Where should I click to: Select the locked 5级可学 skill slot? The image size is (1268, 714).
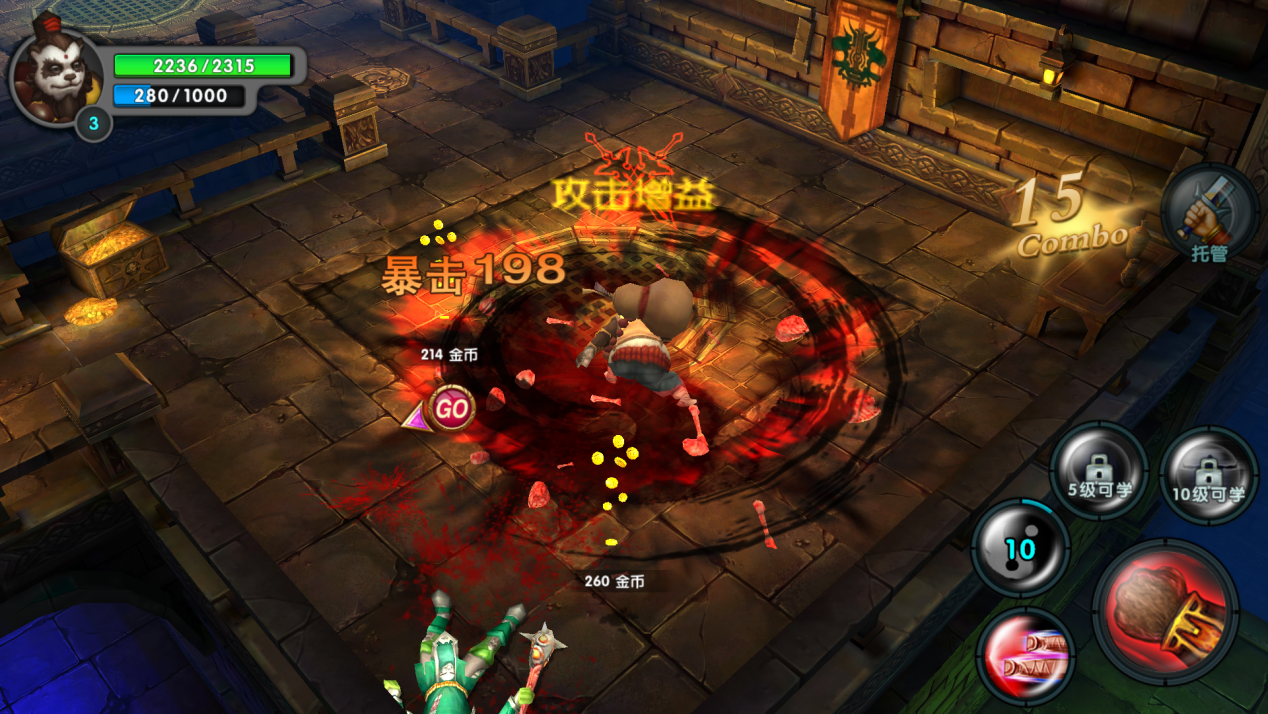[x=1098, y=470]
